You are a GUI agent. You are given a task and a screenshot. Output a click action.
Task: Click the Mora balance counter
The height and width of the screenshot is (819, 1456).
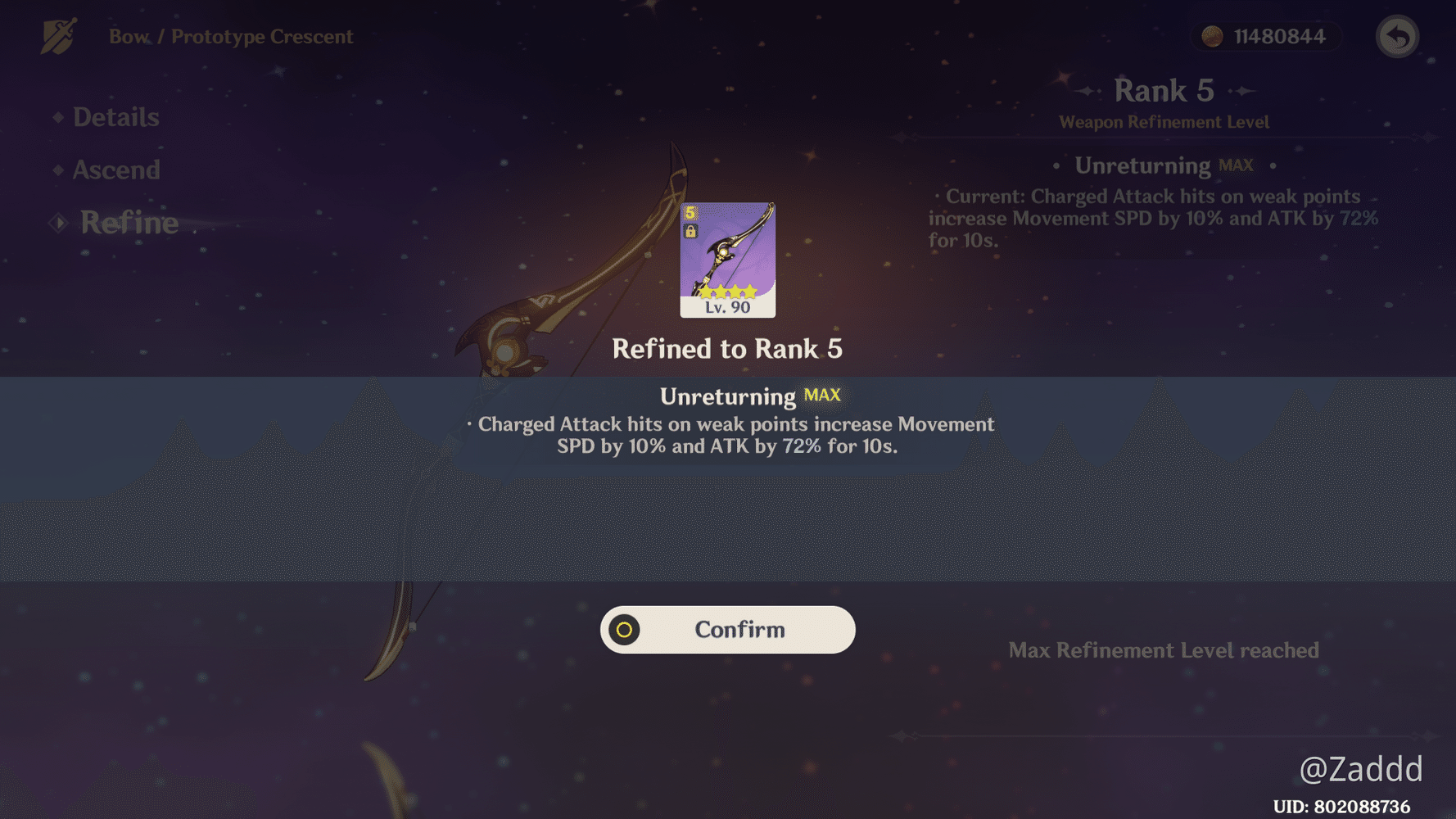(x=1265, y=36)
